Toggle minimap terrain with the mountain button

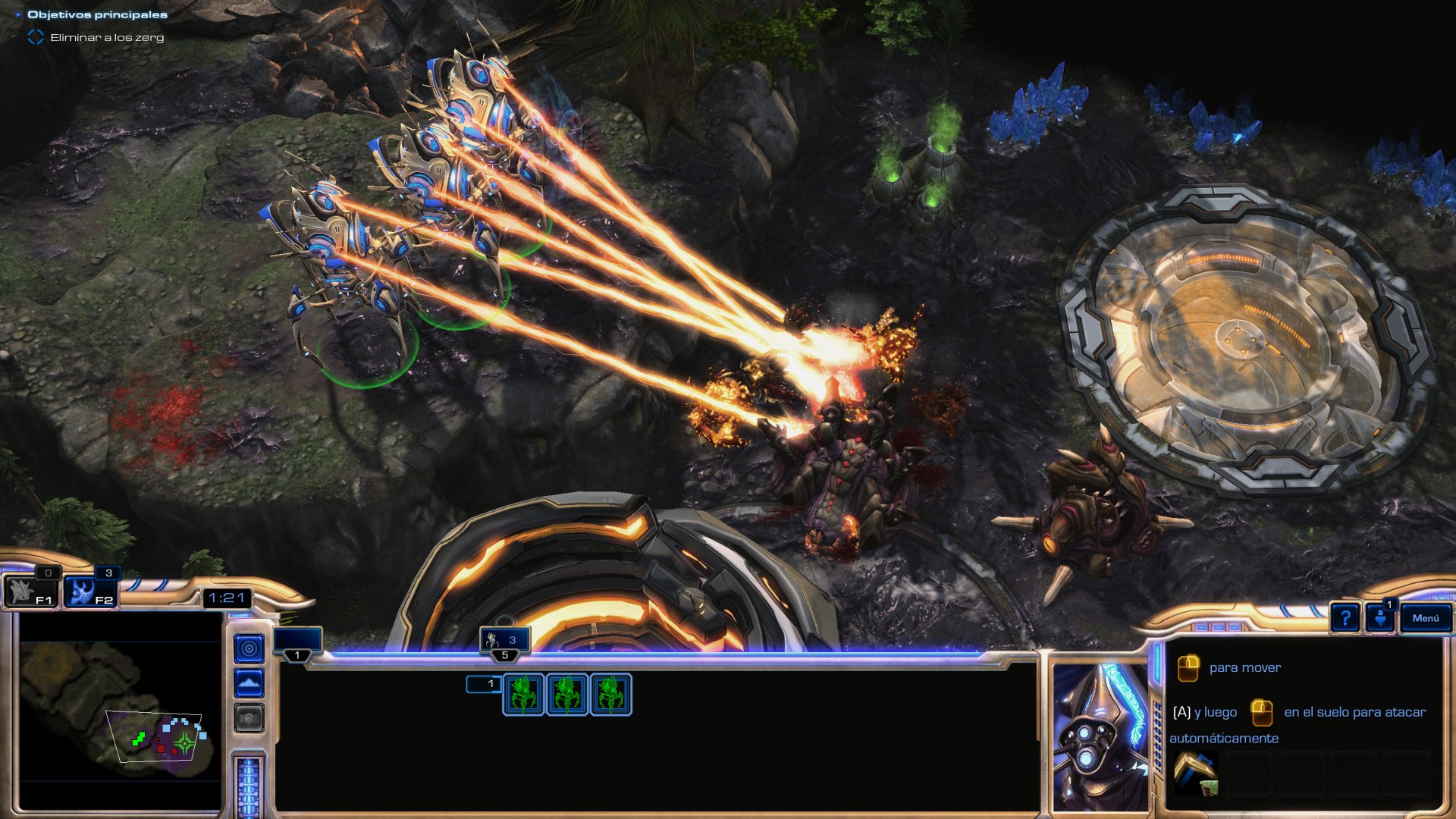click(x=249, y=683)
